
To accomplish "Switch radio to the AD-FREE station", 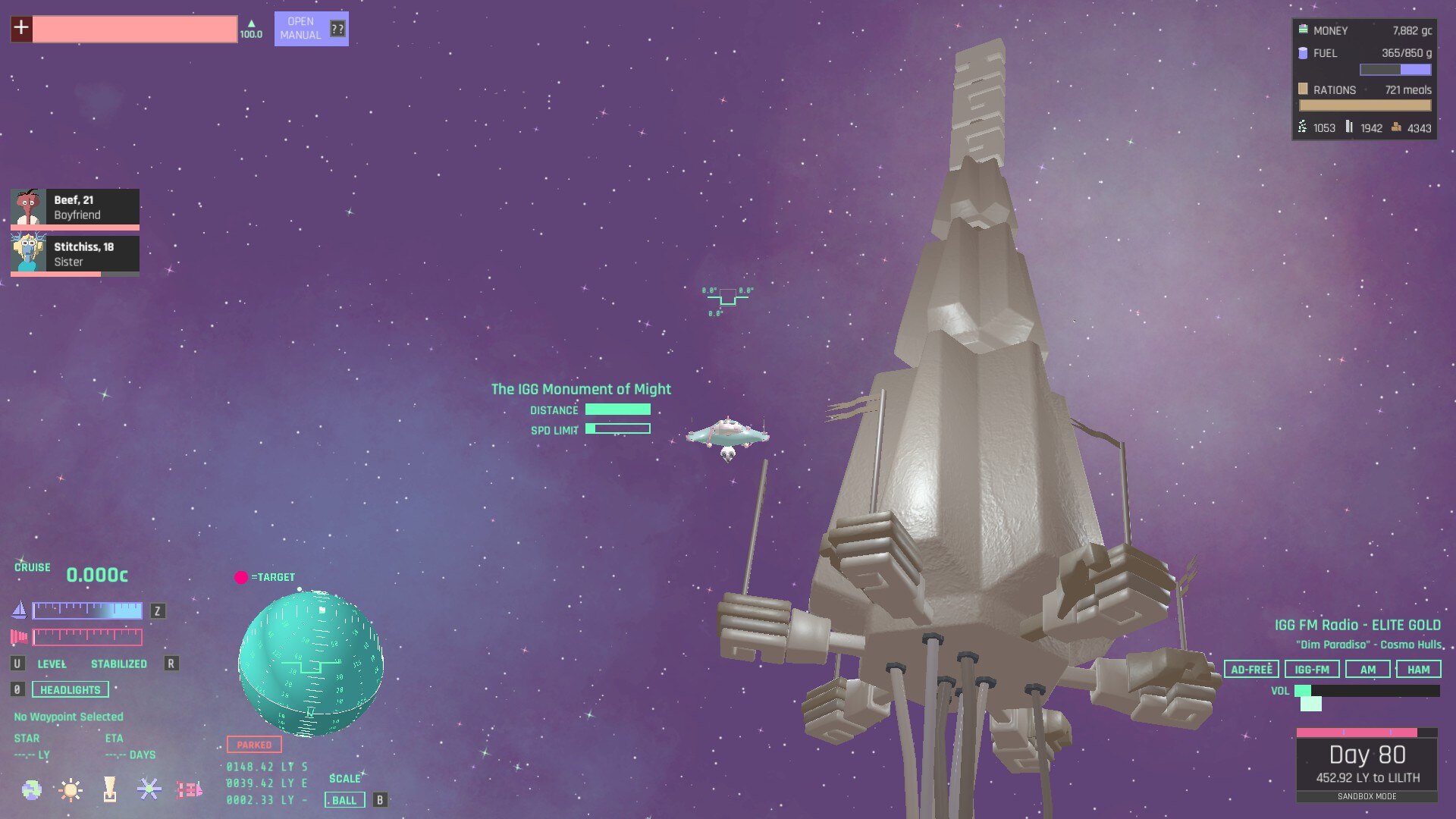I will pos(1251,670).
